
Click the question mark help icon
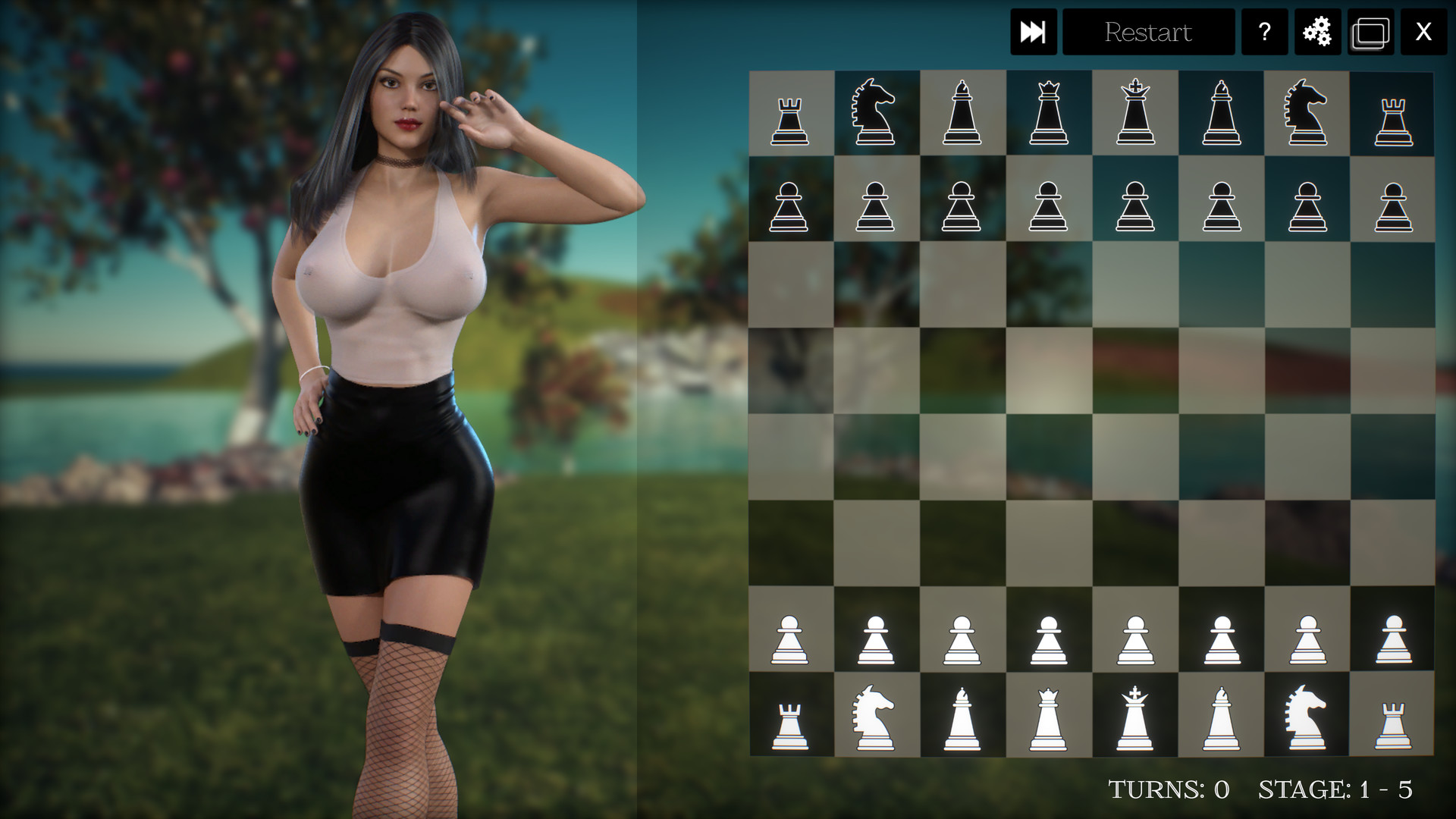[x=1263, y=32]
